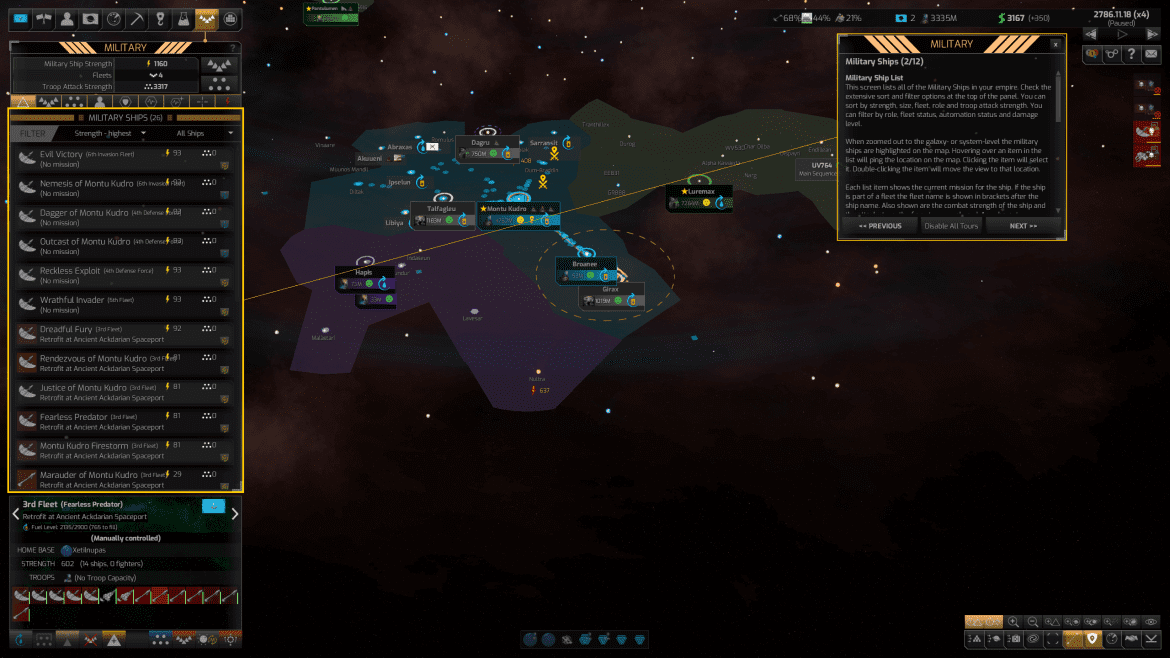Open the character silhouette menu in top toolbar
This screenshot has width=1170, height=658.
(66, 19)
